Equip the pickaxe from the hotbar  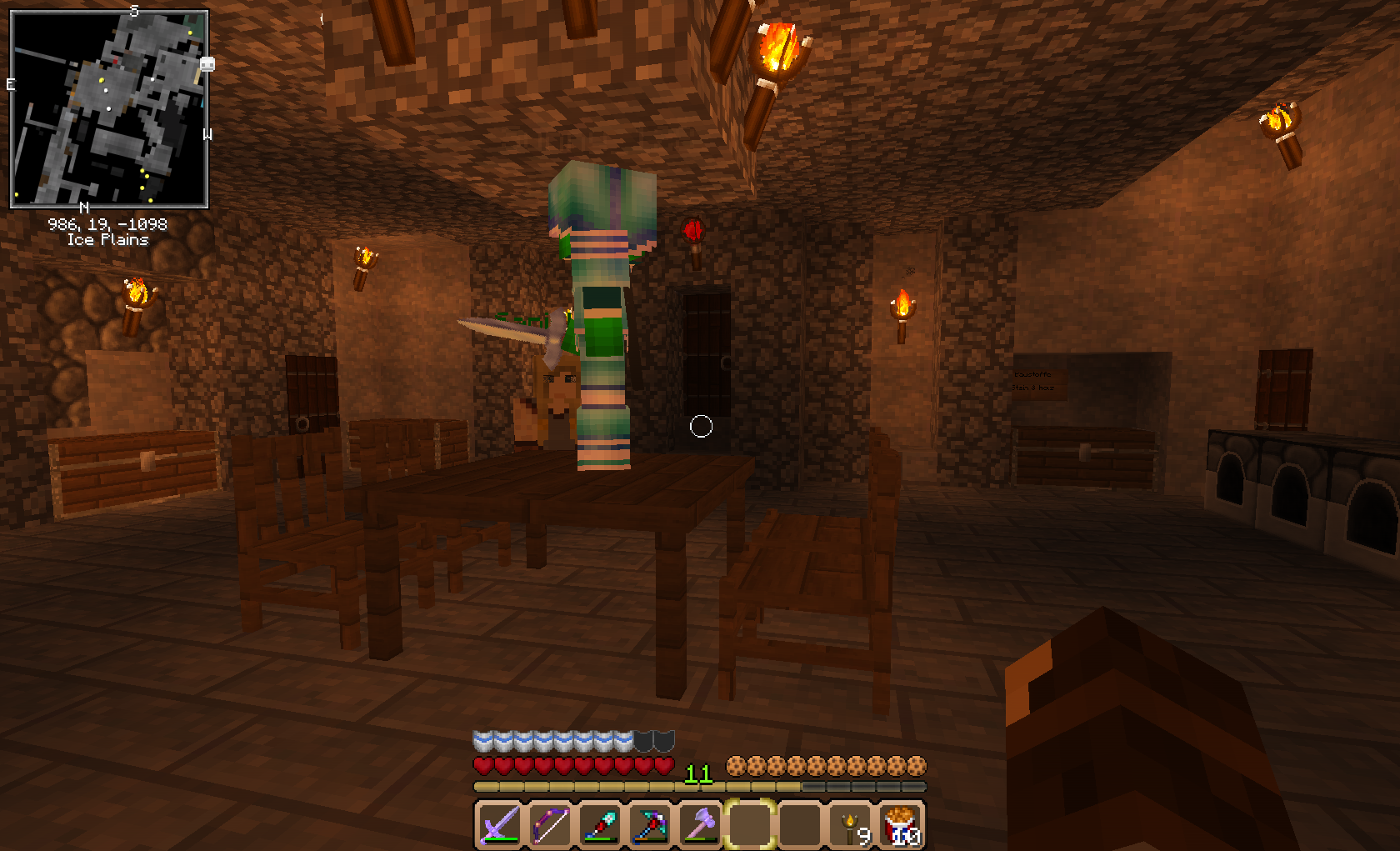pyautogui.click(x=650, y=824)
